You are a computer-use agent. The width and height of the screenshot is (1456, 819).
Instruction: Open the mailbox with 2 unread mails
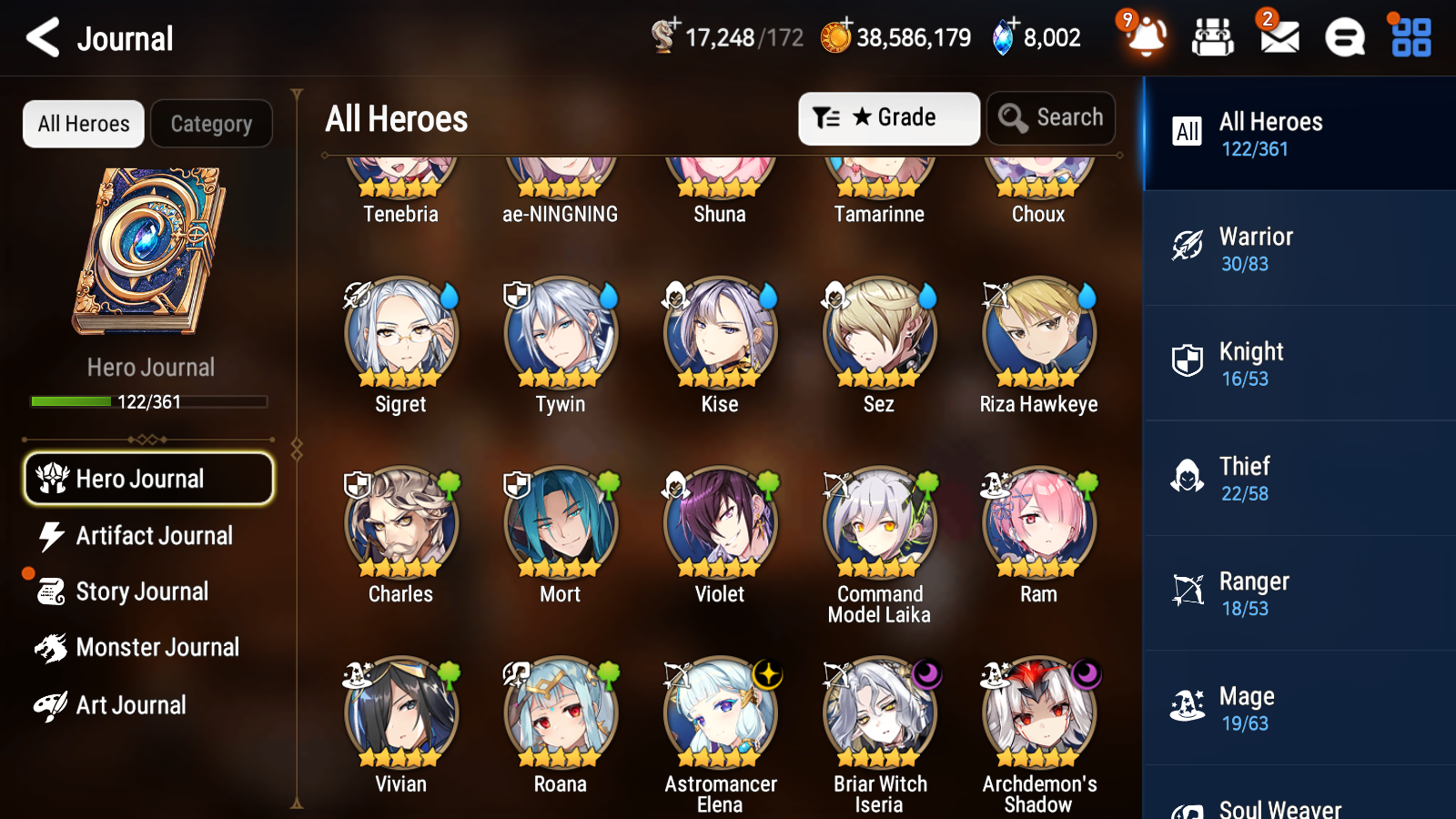point(1278,37)
